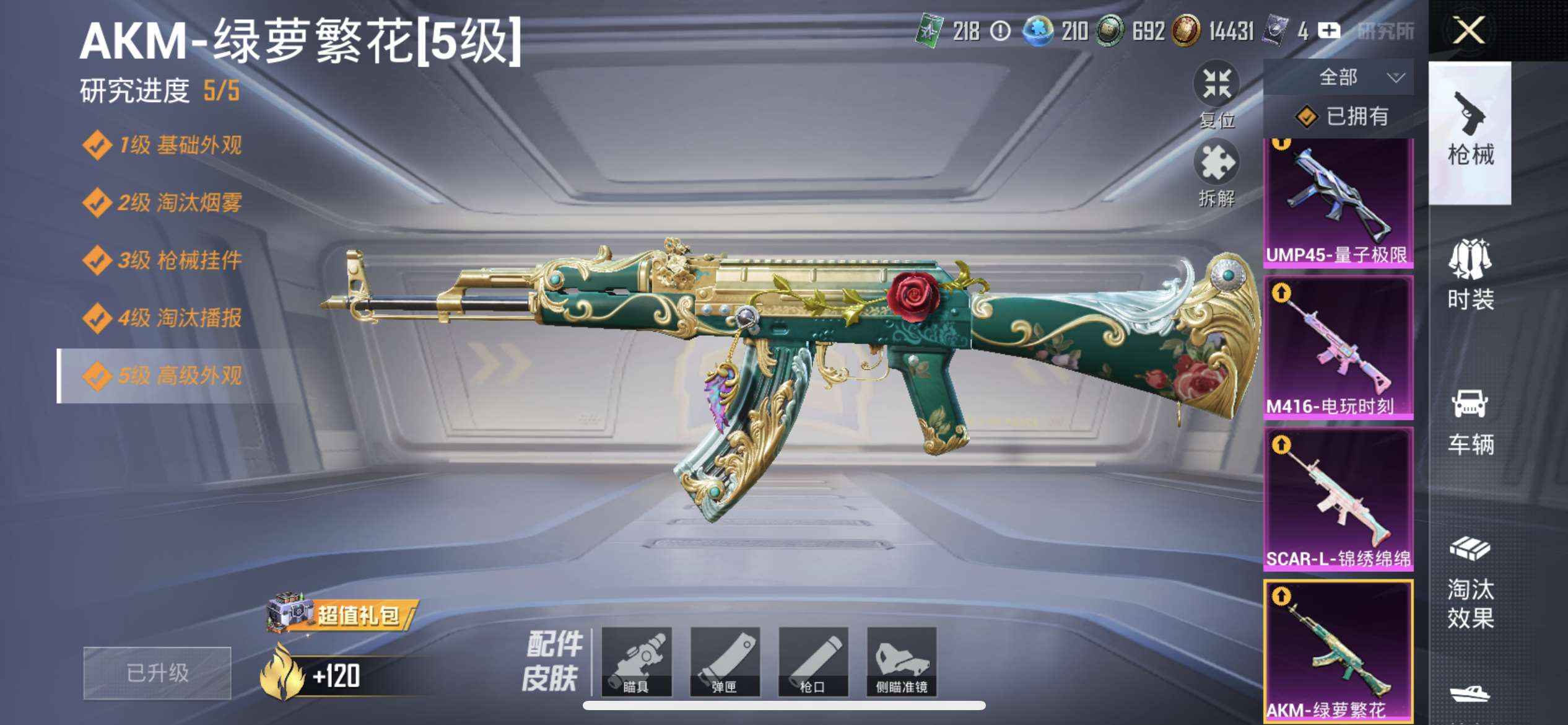Image resolution: width=1568 pixels, height=725 pixels.
Task: Switch to the 车辆 vehicles tab
Action: [1470, 422]
